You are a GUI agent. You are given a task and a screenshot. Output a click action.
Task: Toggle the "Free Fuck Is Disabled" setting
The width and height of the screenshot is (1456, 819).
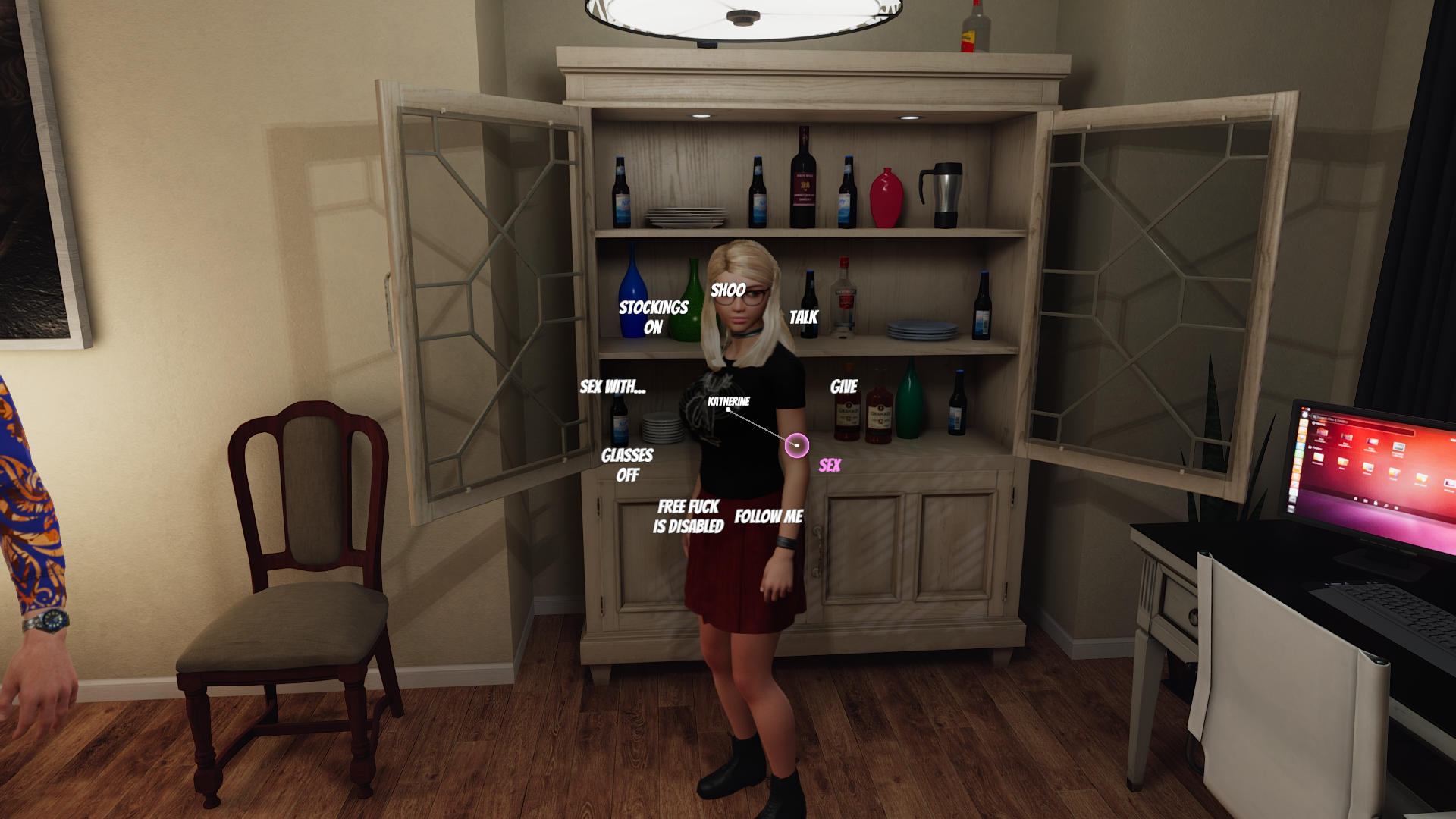pyautogui.click(x=688, y=516)
